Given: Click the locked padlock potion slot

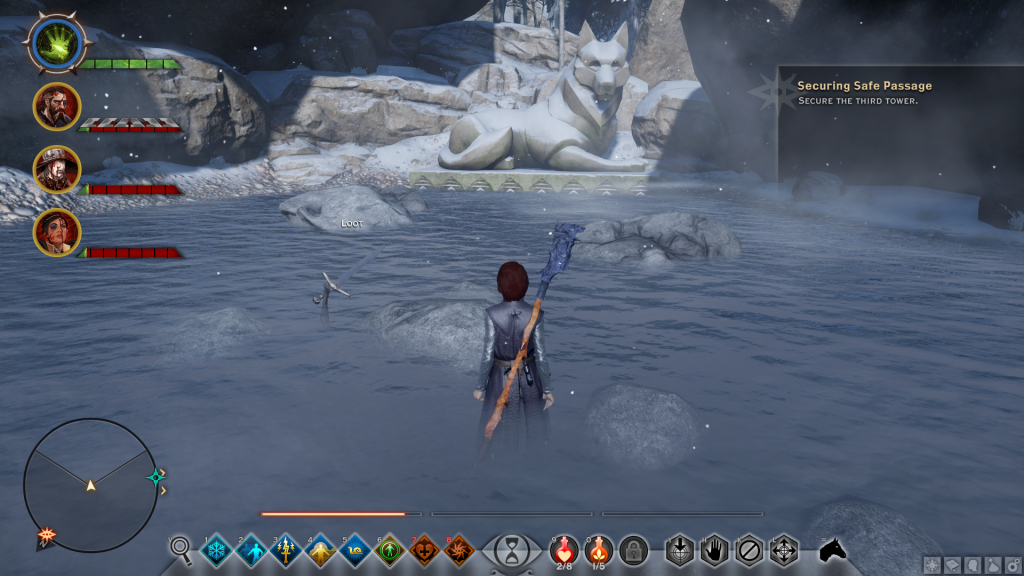Looking at the screenshot, I should pos(632,550).
